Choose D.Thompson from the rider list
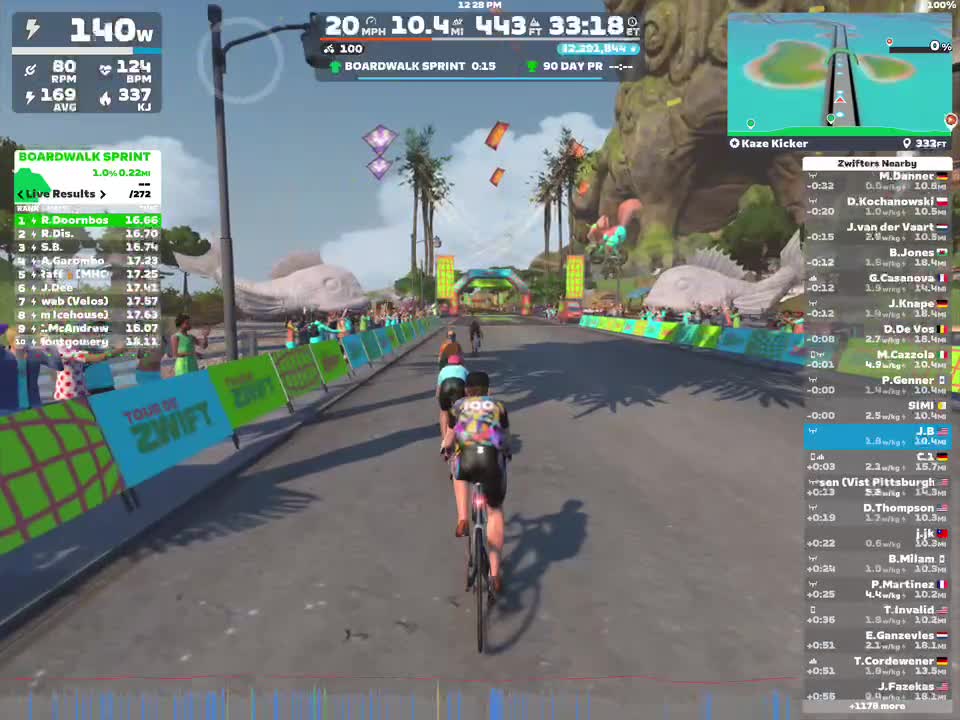The image size is (960, 720). 877,513
